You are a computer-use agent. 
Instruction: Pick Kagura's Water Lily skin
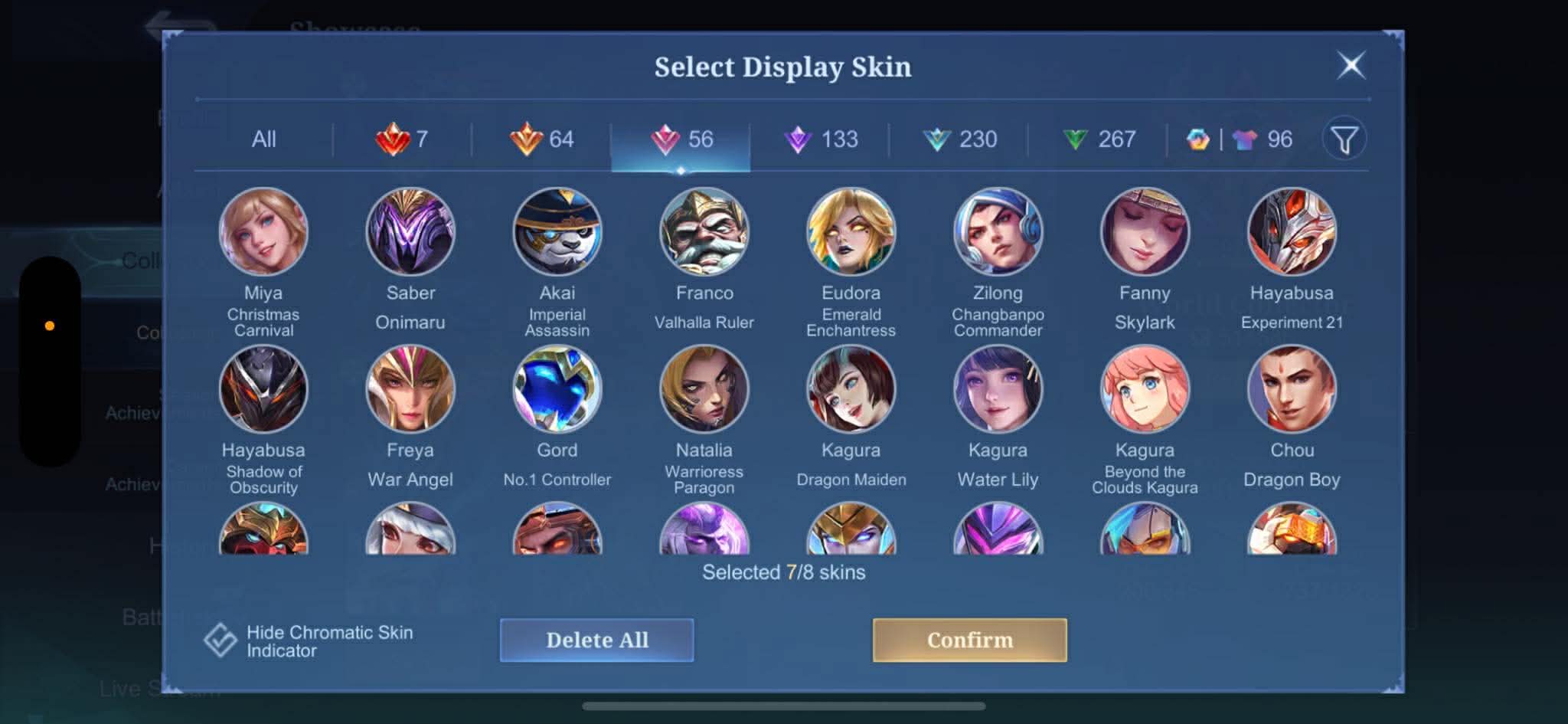pos(998,389)
